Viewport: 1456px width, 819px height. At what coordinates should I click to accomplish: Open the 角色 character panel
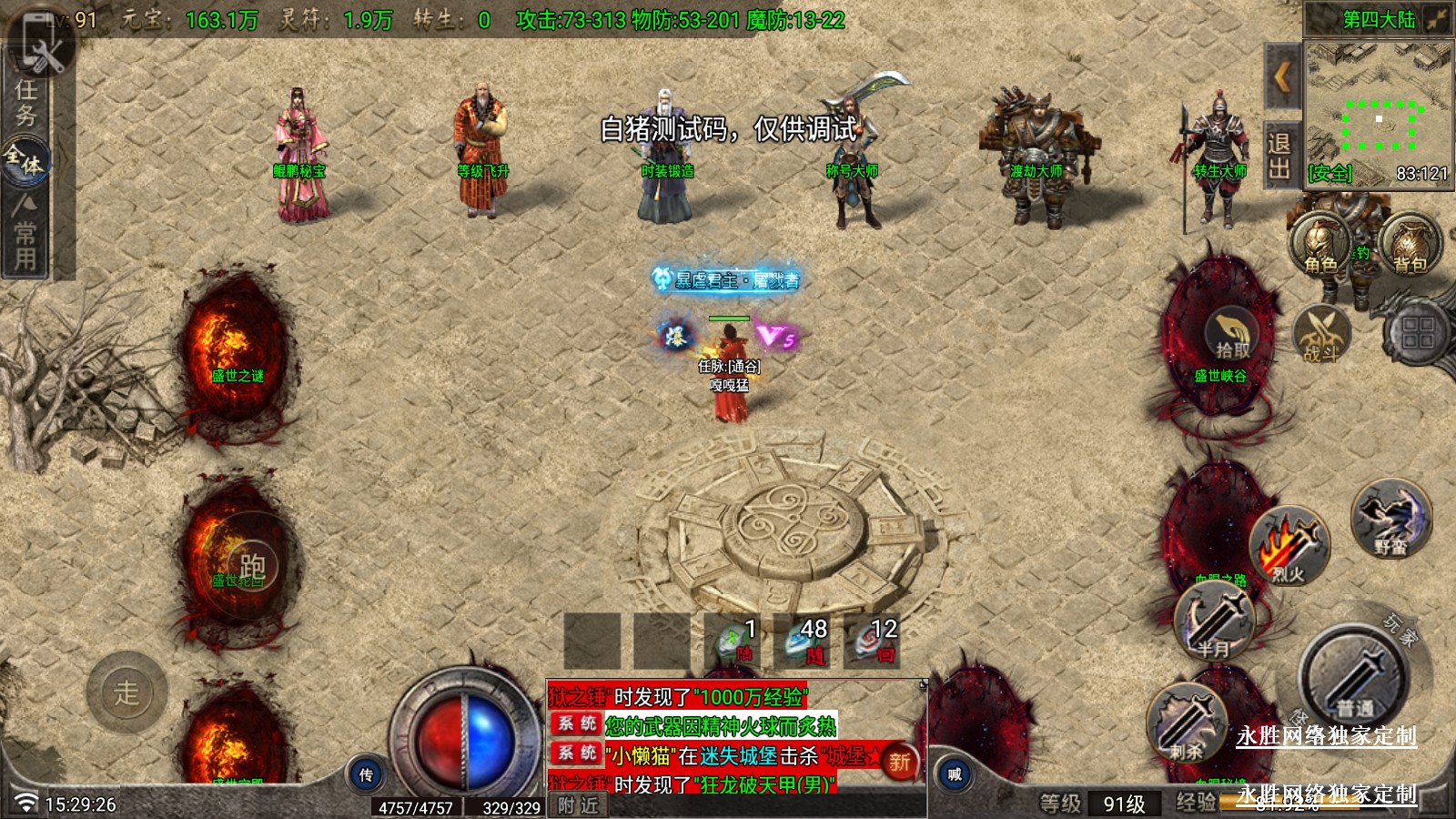(1321, 246)
